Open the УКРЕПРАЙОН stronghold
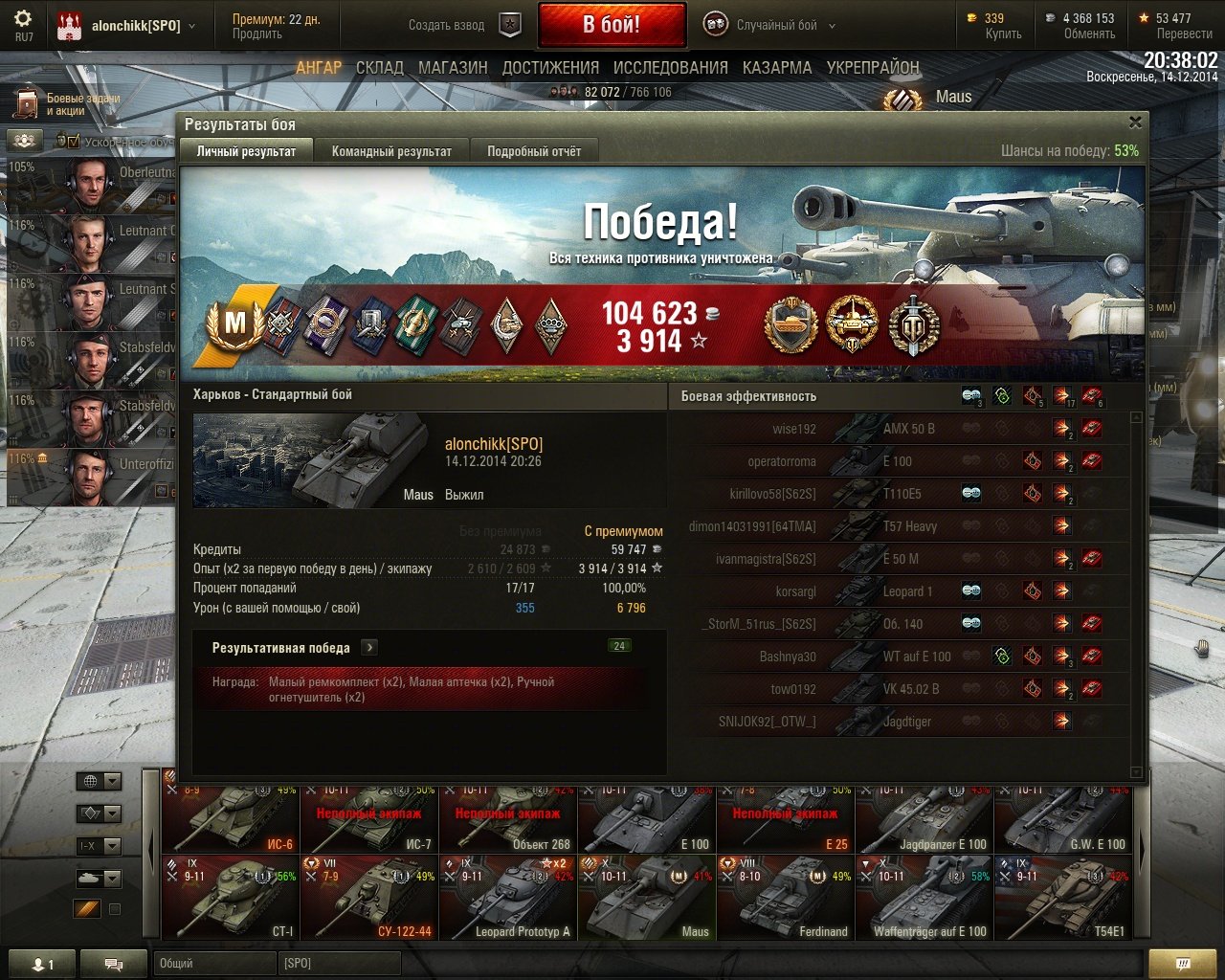The width and height of the screenshot is (1225, 980). tap(873, 68)
